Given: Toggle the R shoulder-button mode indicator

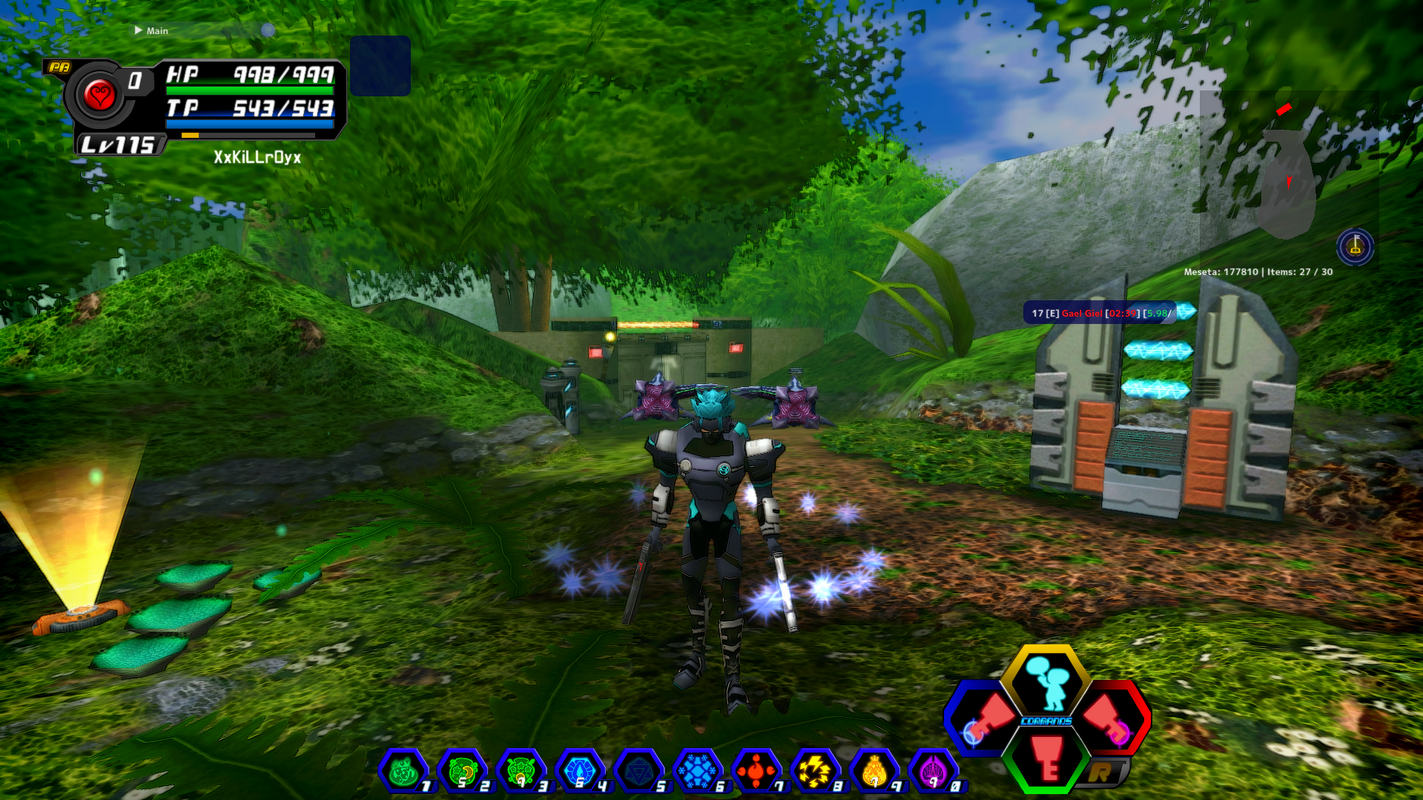Looking at the screenshot, I should [1102, 771].
